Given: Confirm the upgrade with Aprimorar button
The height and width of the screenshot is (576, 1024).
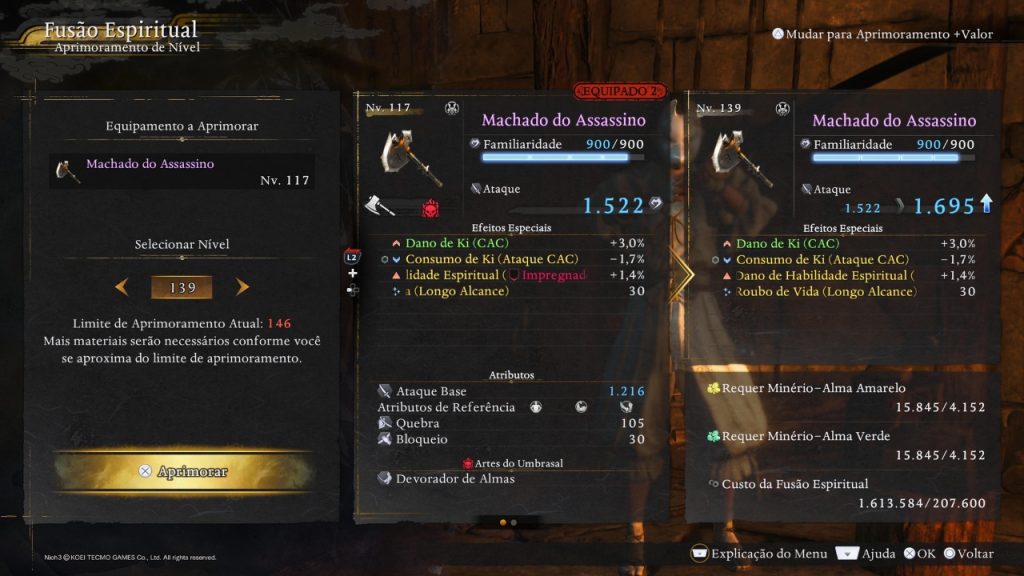Looking at the screenshot, I should click(x=183, y=471).
